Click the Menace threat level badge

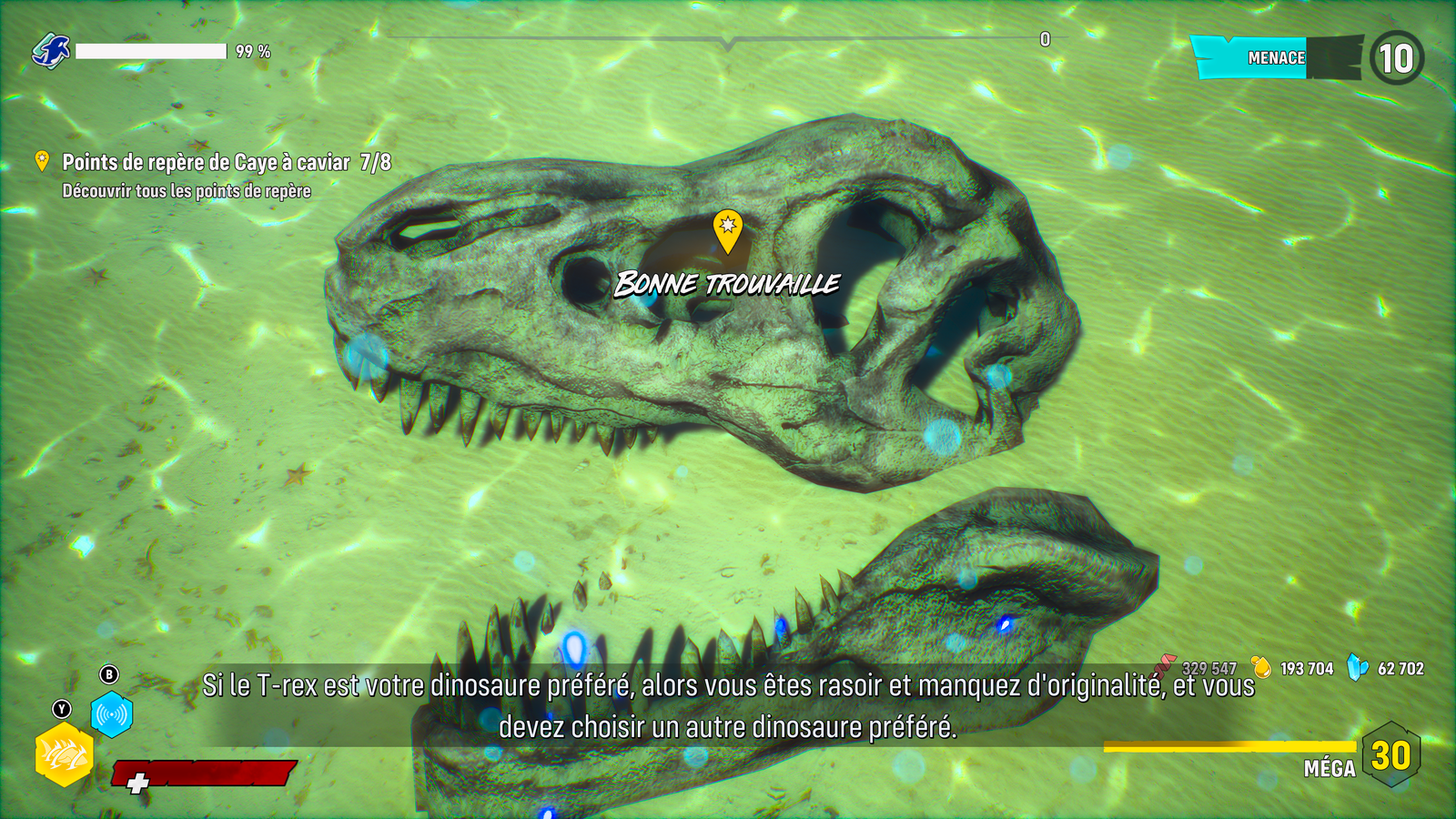[1396, 58]
